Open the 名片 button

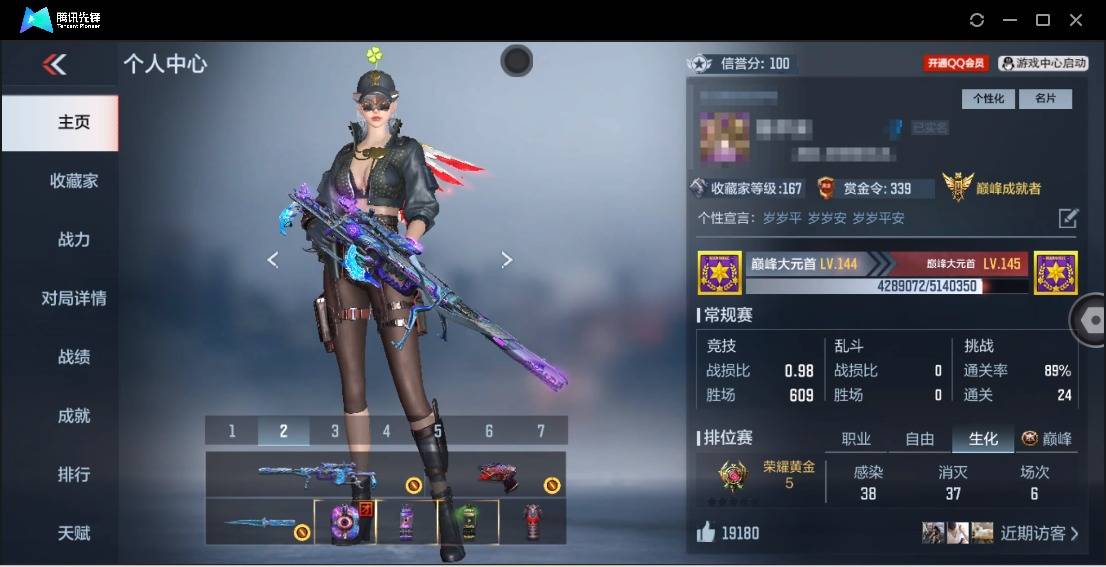1045,99
